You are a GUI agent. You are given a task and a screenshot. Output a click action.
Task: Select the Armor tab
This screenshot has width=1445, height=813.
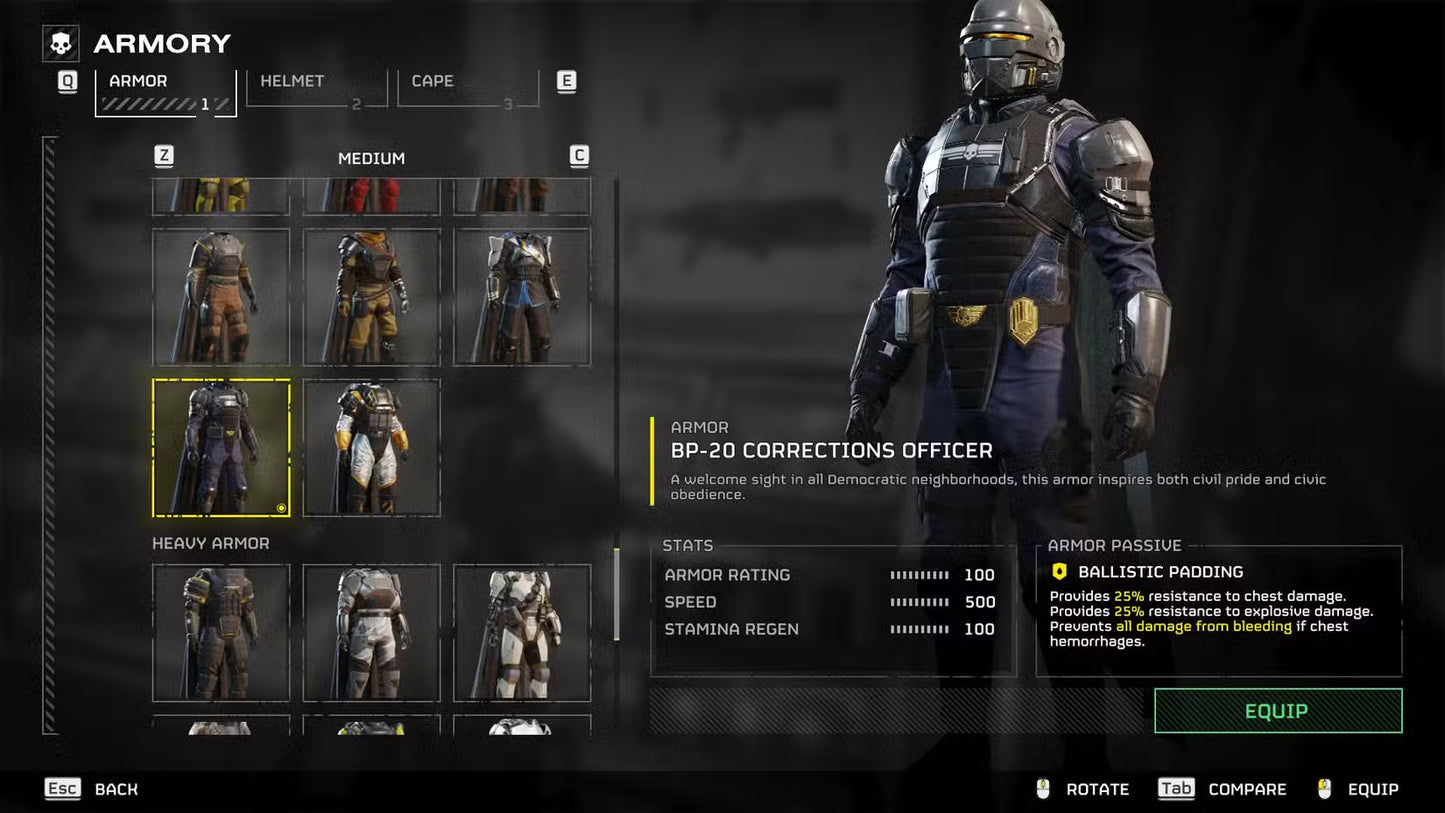tap(165, 92)
